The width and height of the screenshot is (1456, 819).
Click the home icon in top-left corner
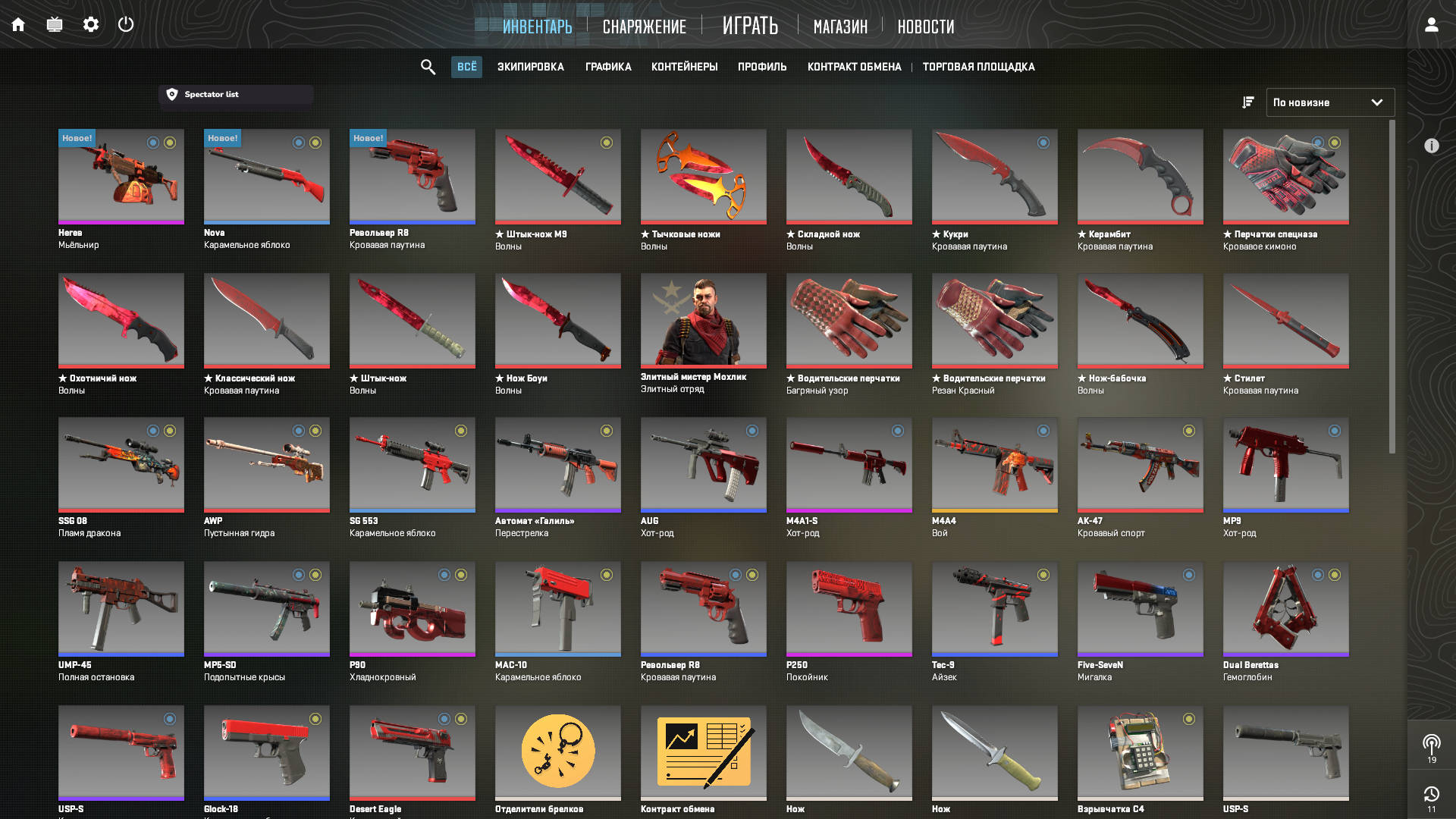coord(18,24)
